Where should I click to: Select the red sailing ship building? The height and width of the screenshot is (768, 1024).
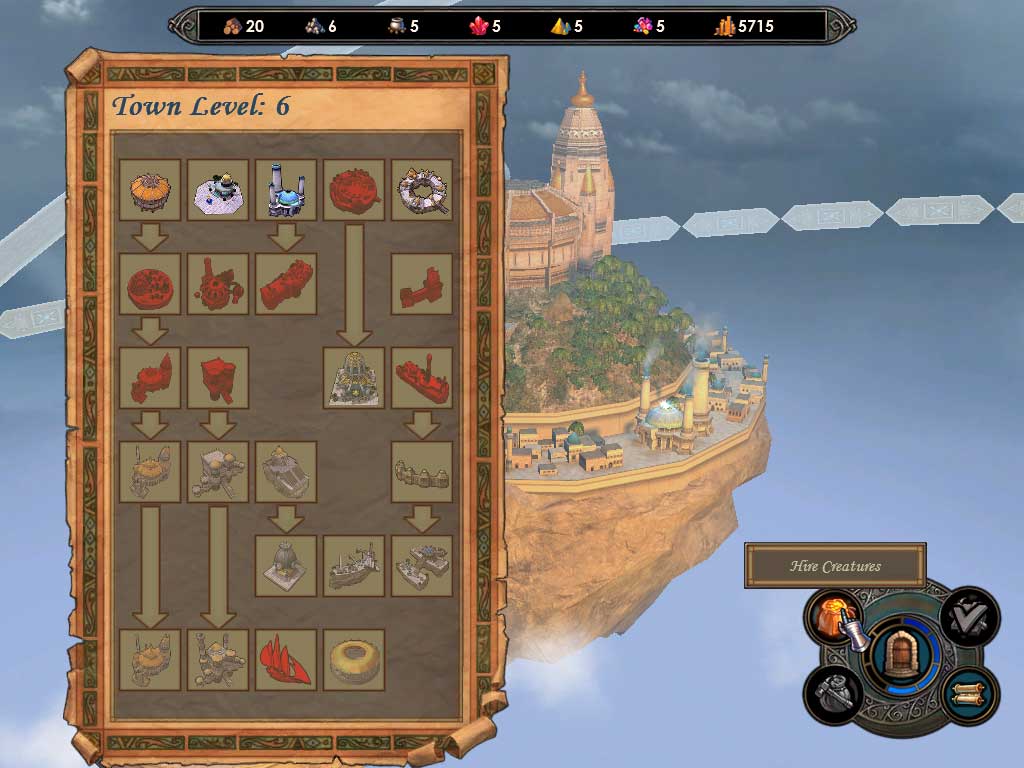pyautogui.click(x=286, y=660)
